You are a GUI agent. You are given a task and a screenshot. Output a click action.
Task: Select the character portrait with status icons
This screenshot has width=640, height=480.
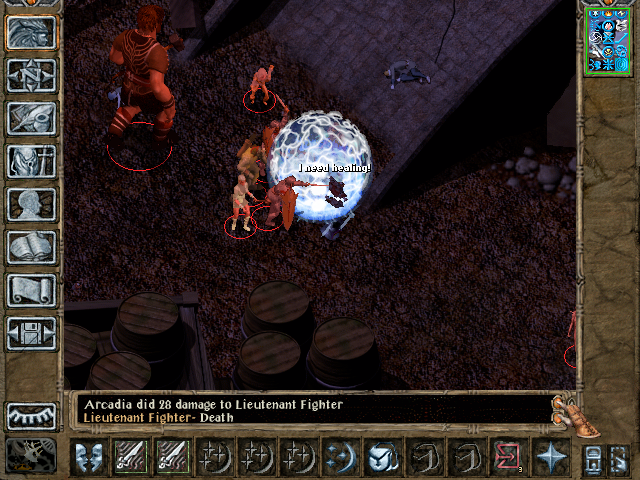[x=607, y=39]
